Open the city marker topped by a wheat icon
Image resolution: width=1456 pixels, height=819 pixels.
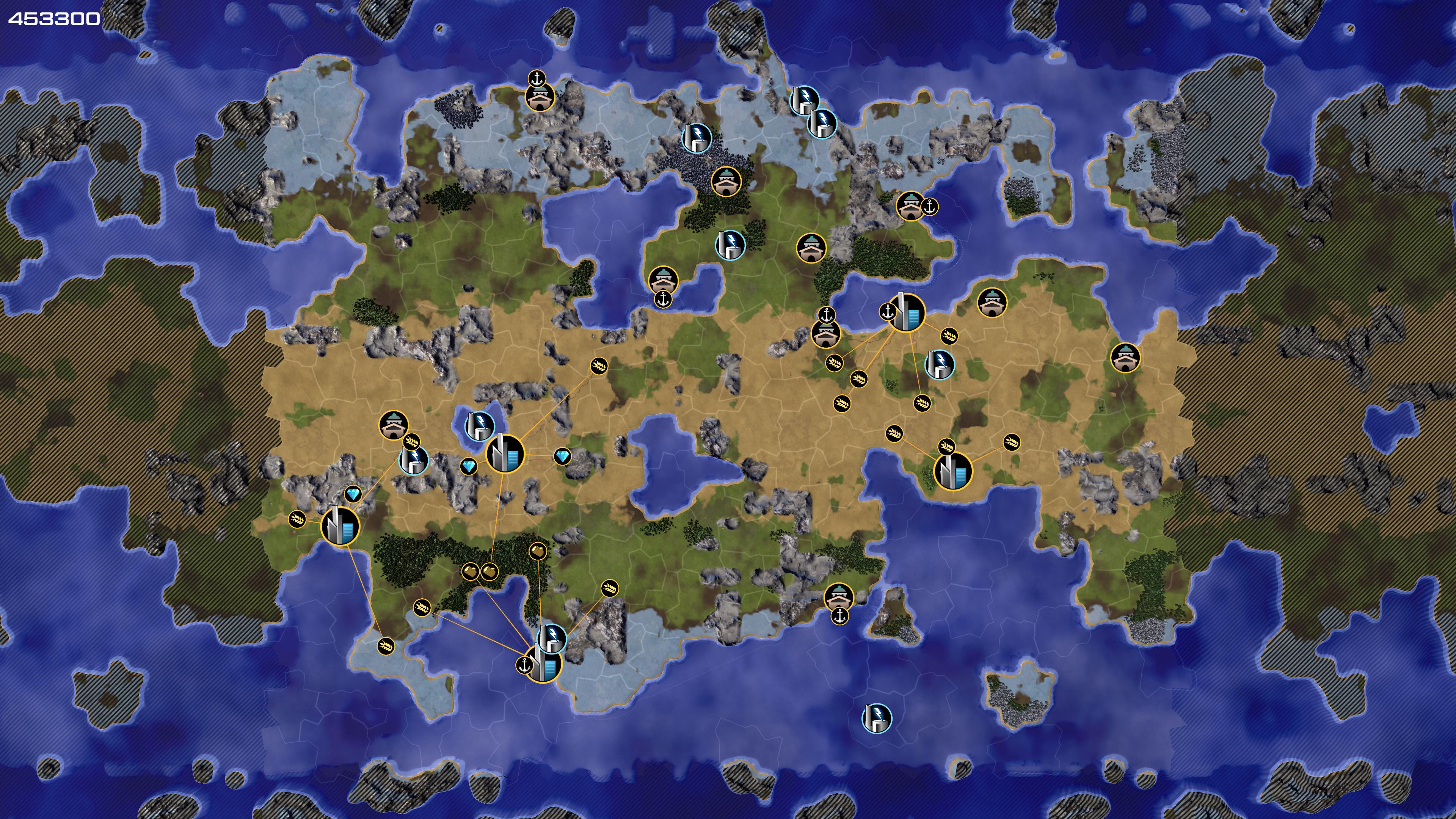tap(952, 470)
